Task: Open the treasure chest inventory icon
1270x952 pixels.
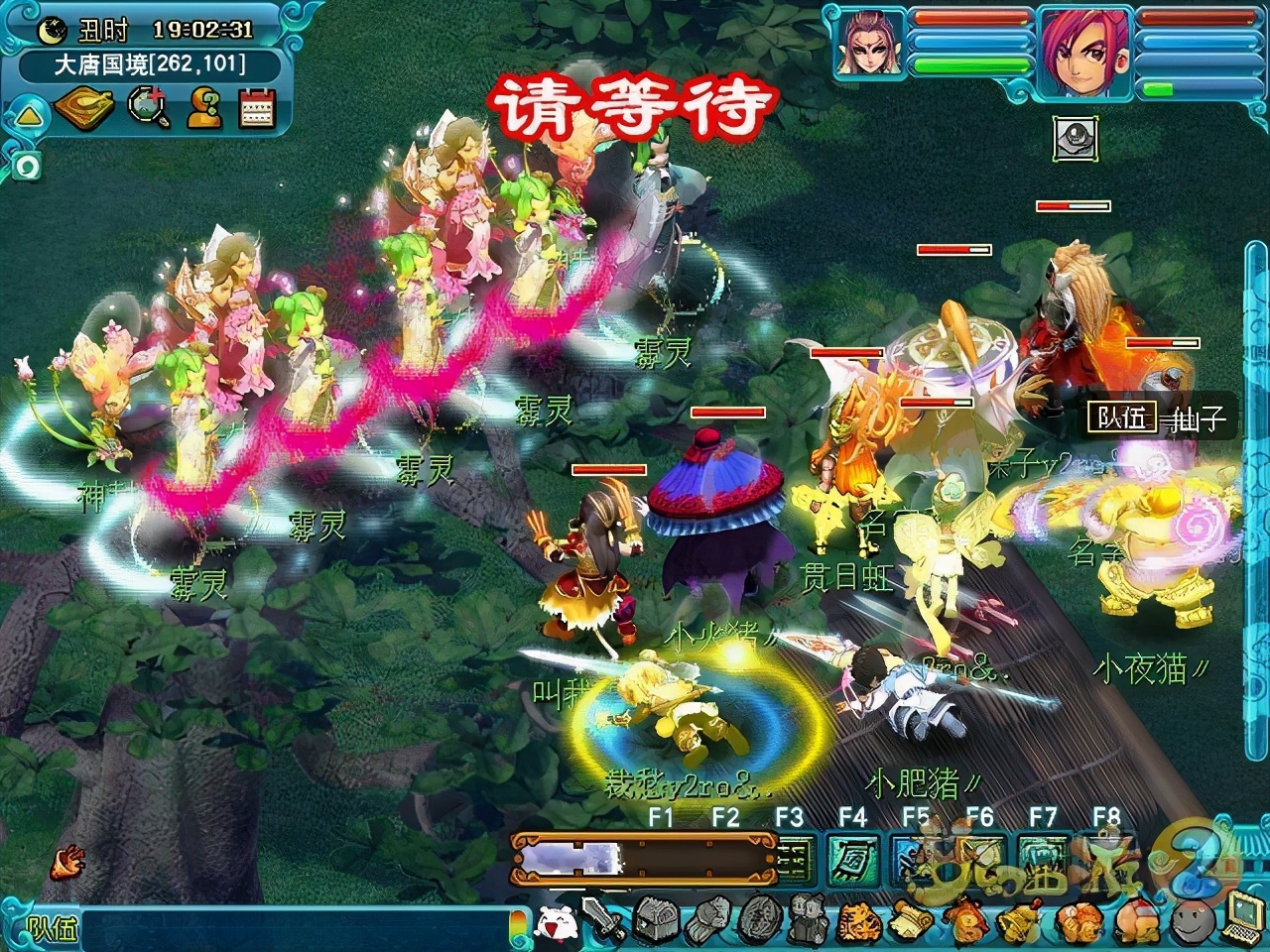Action: tap(654, 922)
